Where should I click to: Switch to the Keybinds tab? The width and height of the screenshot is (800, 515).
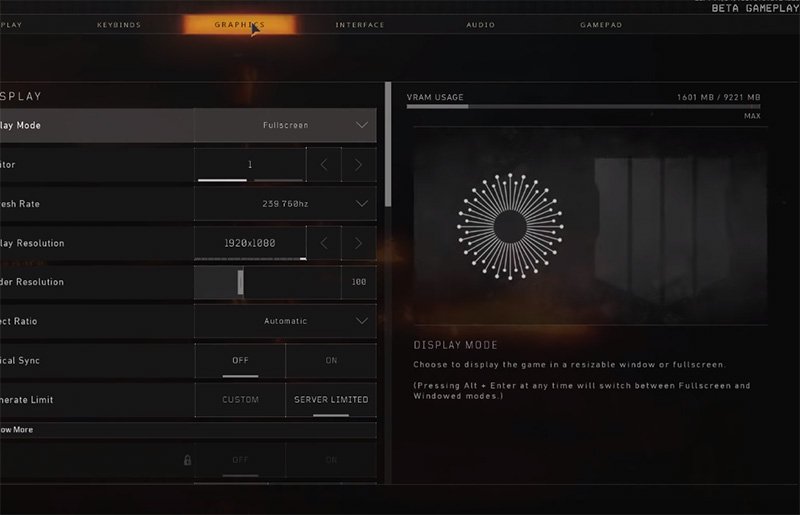pyautogui.click(x=120, y=25)
